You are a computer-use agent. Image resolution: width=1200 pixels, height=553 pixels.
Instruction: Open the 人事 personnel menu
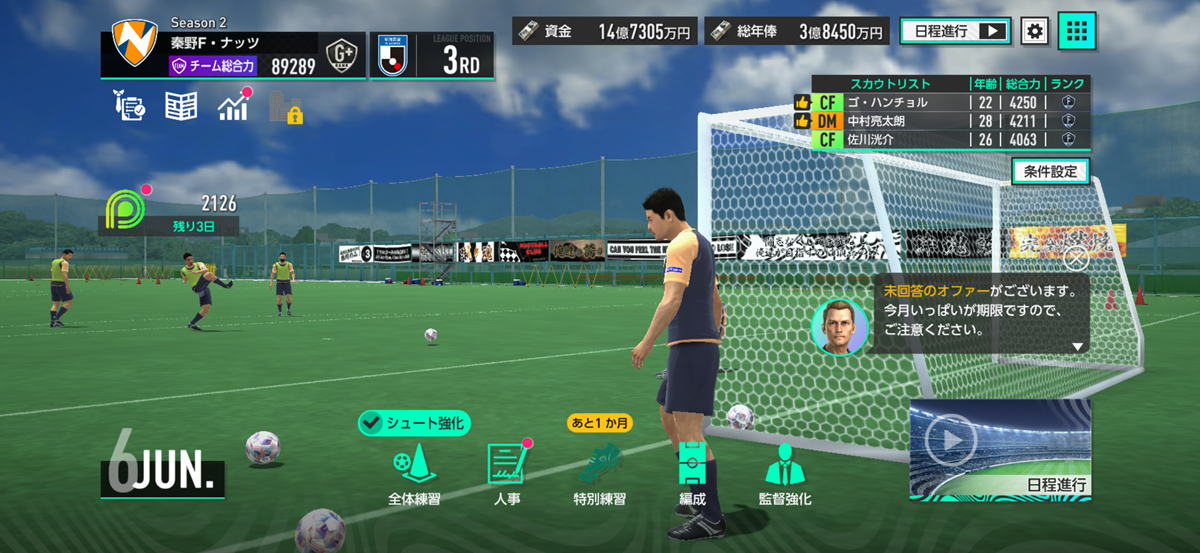tap(507, 470)
